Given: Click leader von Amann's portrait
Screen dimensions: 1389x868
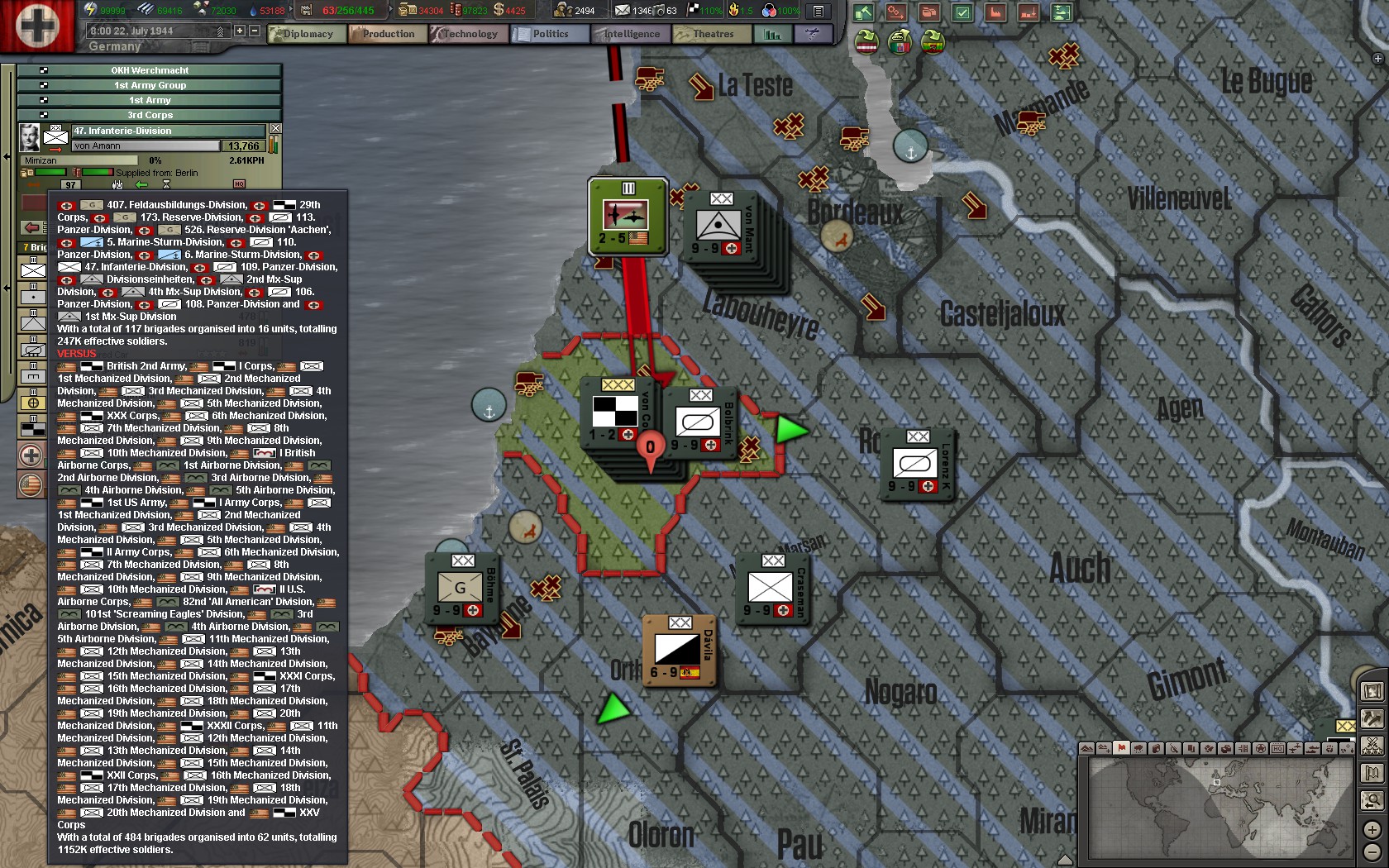Looking at the screenshot, I should coord(30,136).
